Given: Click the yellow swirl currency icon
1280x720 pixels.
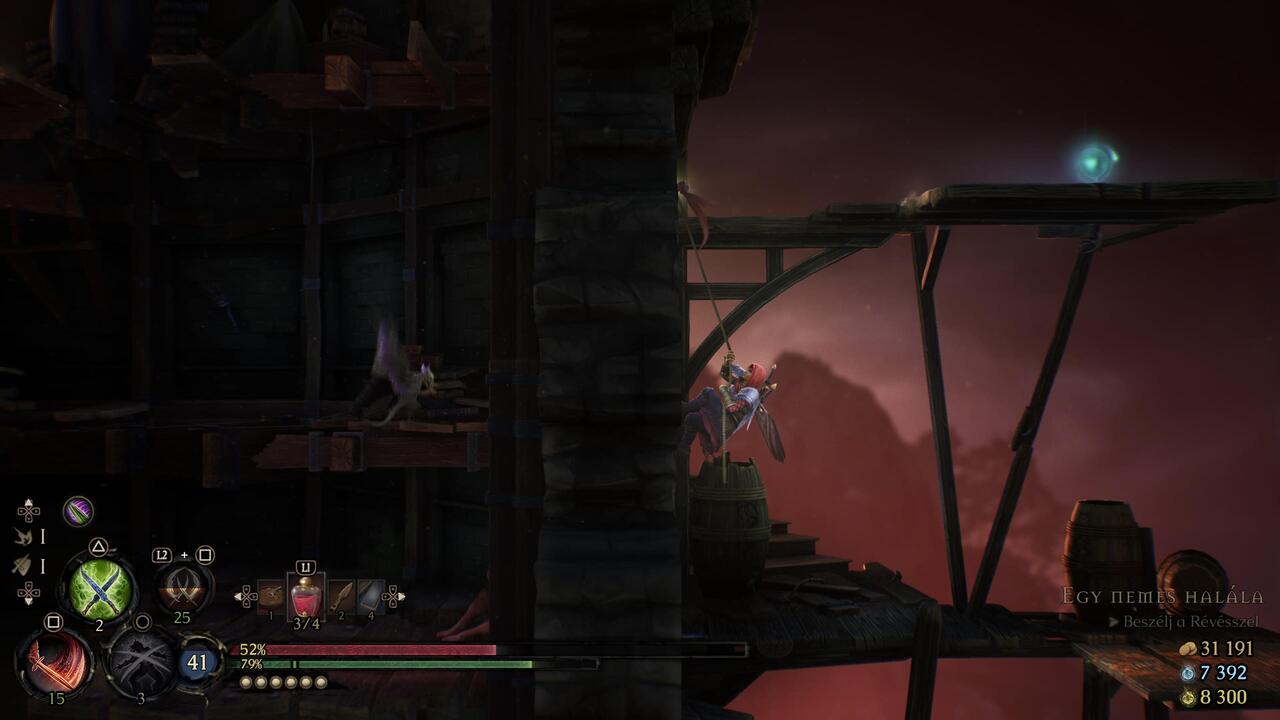Looking at the screenshot, I should click(x=1188, y=697).
